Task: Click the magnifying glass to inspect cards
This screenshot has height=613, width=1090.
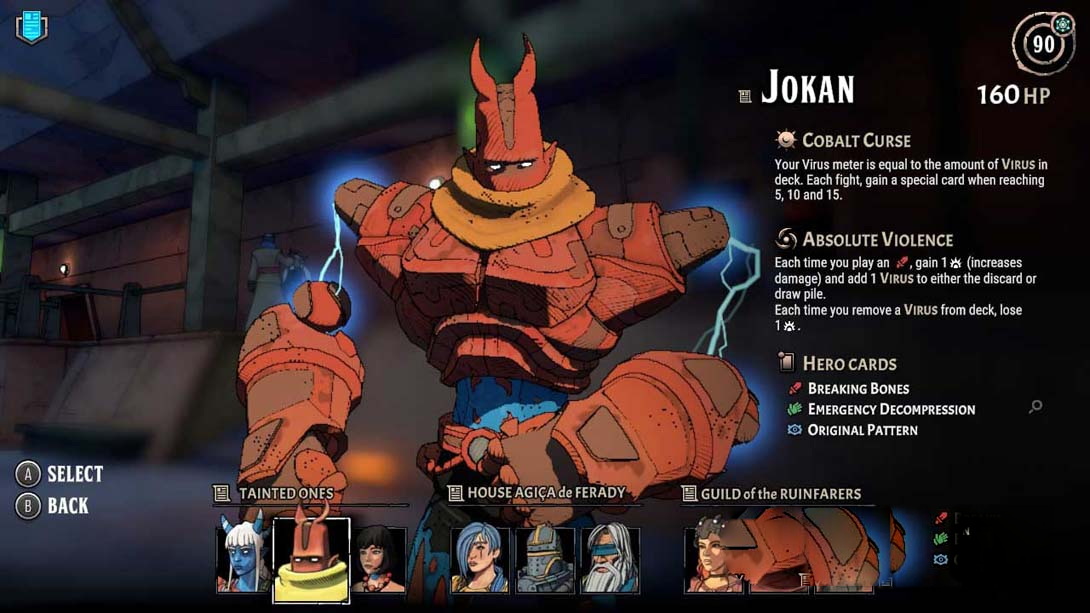Action: [x=1035, y=407]
